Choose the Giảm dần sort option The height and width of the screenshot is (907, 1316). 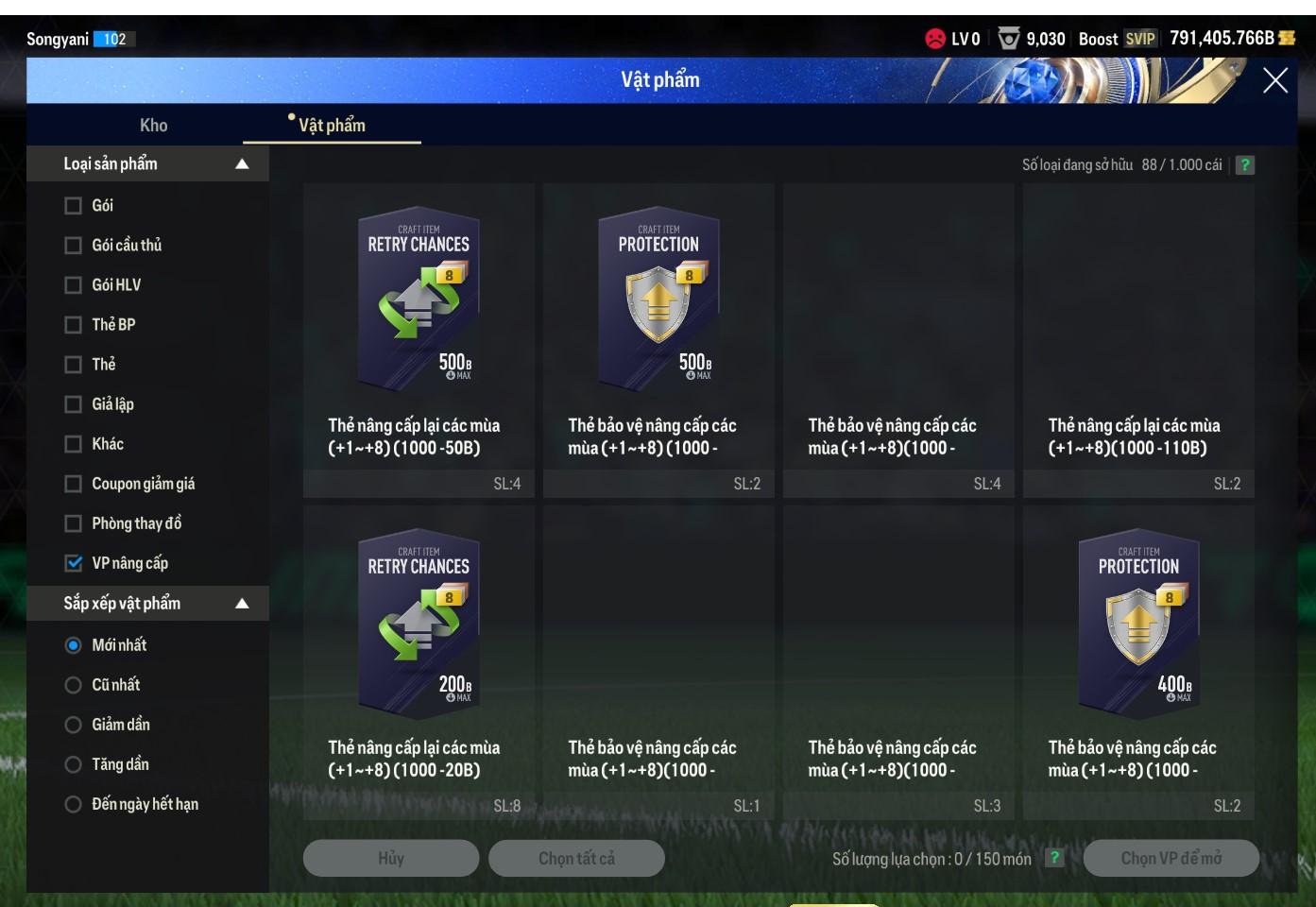point(73,725)
